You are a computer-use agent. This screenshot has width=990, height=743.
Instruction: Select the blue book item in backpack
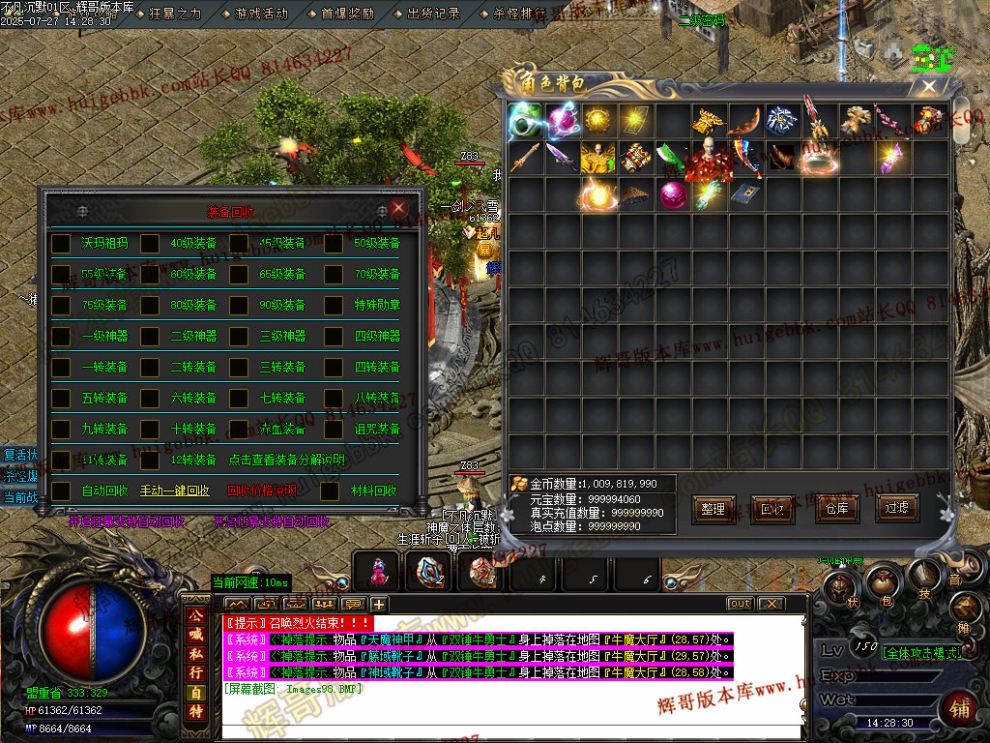coord(741,195)
